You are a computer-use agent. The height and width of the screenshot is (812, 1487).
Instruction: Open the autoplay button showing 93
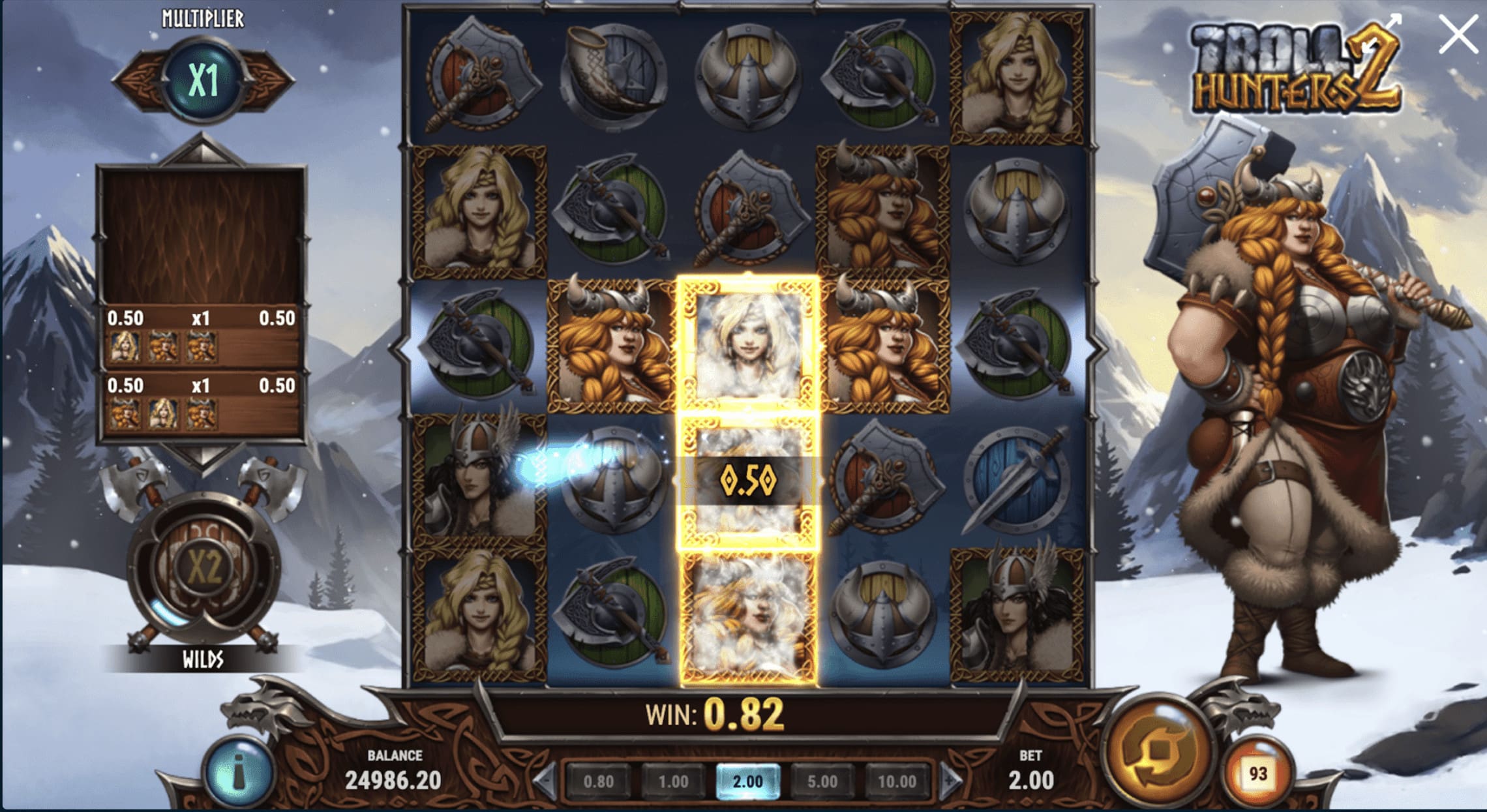coord(1257,774)
